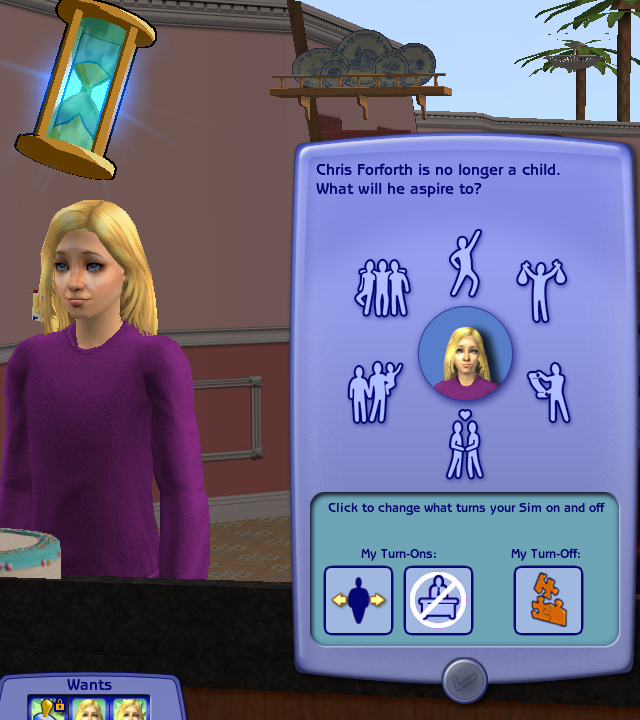Choose the dancing figure Pleasure aspiration
The image size is (640, 720).
pyautogui.click(x=465, y=263)
